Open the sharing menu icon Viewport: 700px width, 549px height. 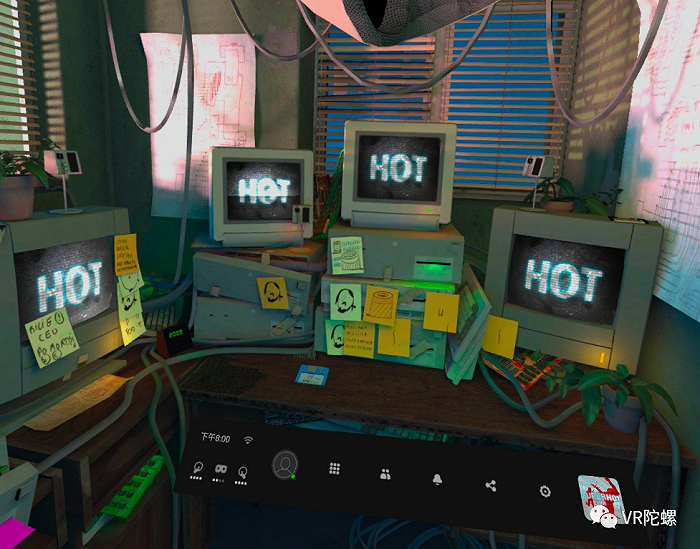[x=490, y=486]
